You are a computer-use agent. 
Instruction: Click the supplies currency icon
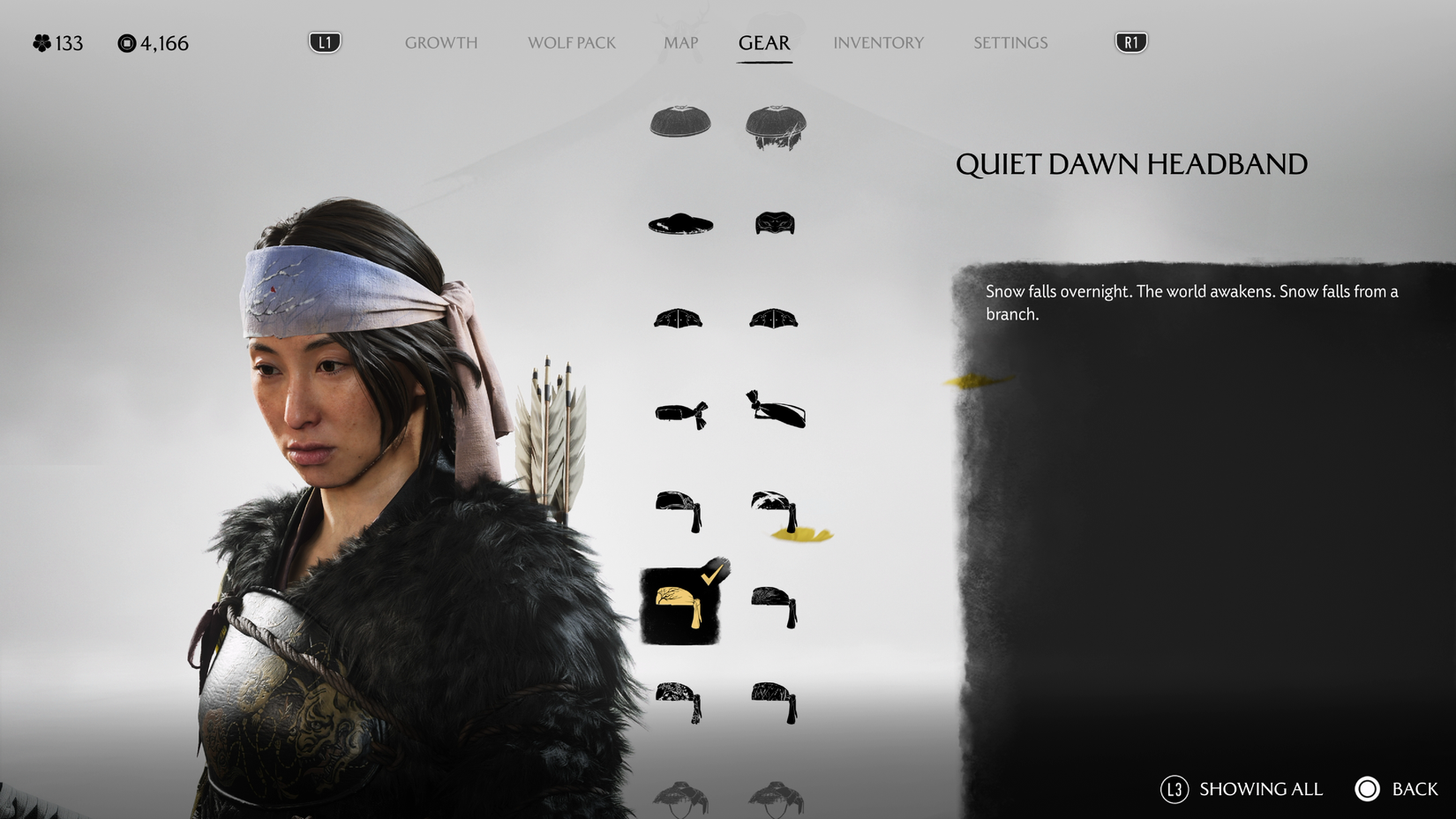pos(127,41)
